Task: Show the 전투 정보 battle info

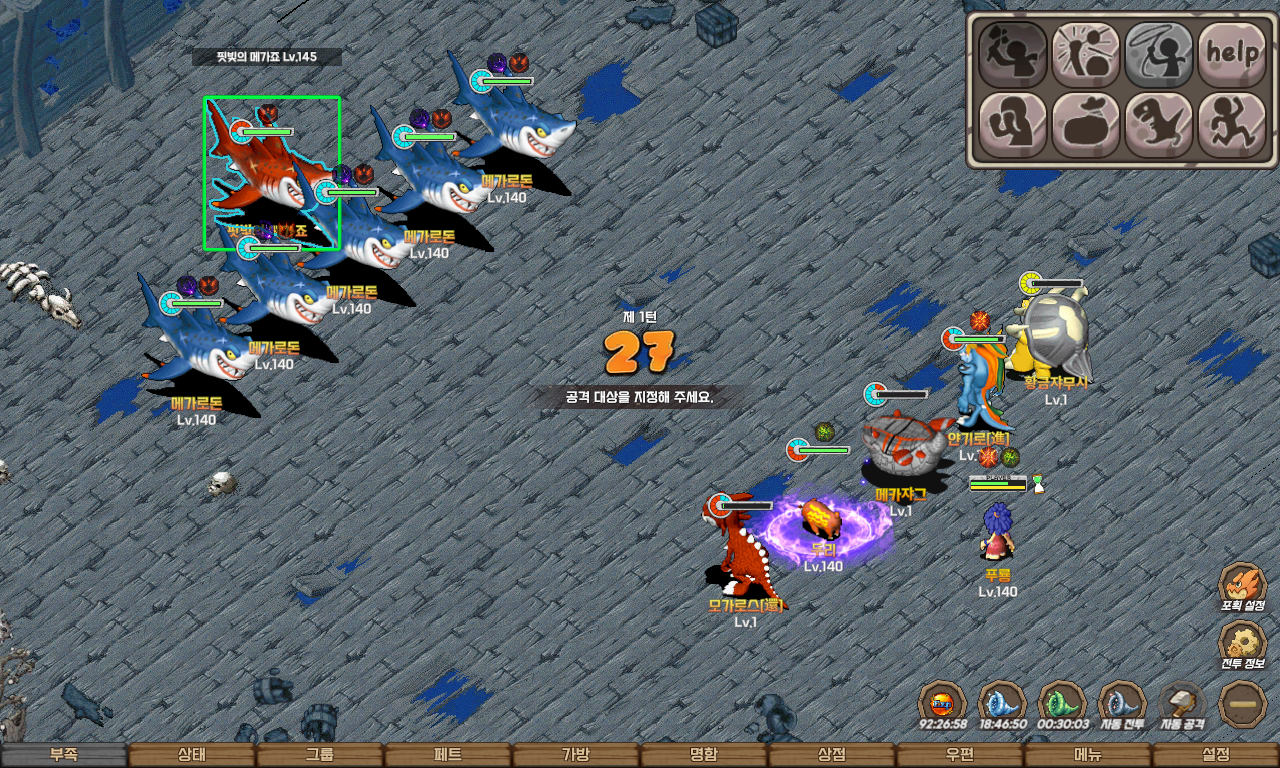Action: pos(1243,645)
